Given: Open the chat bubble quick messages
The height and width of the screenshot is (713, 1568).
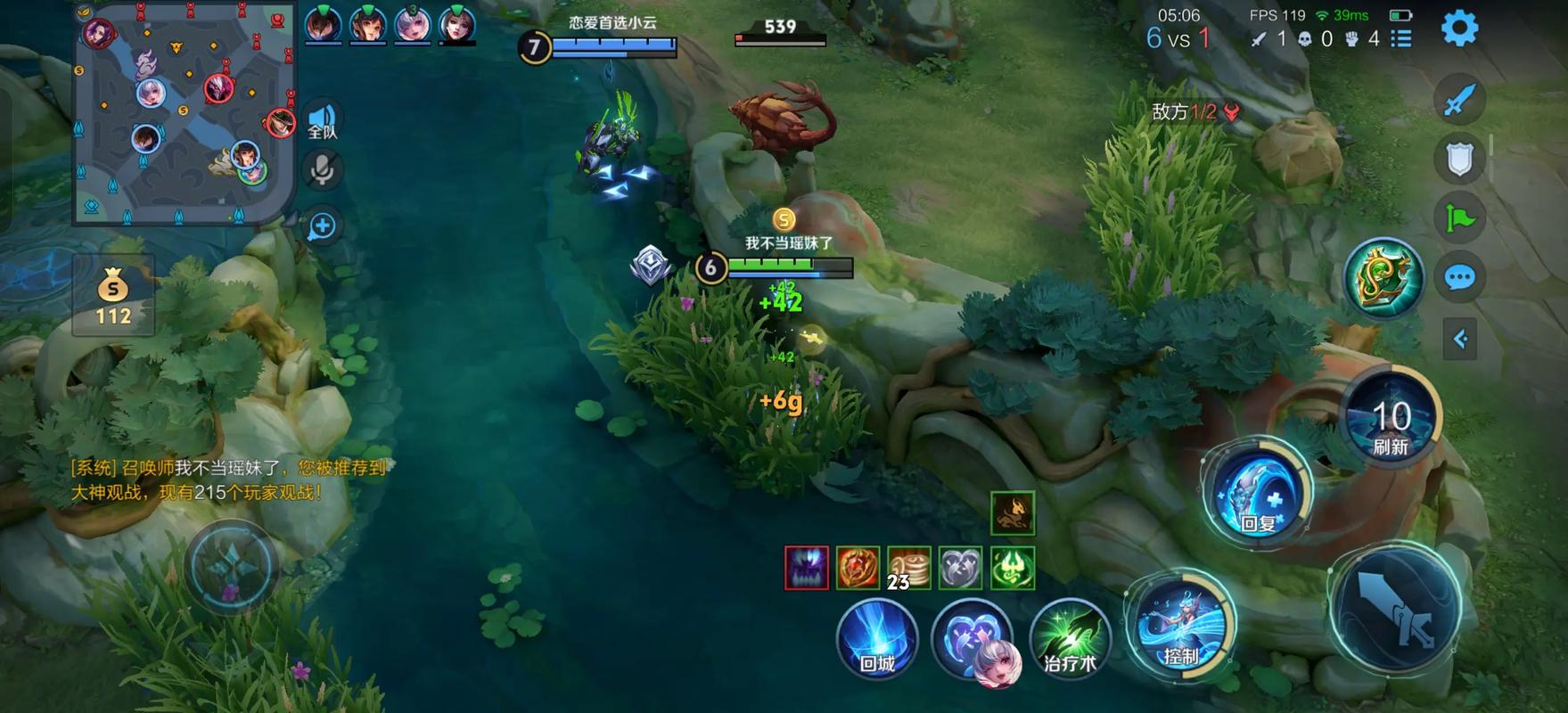Looking at the screenshot, I should point(1459,278).
